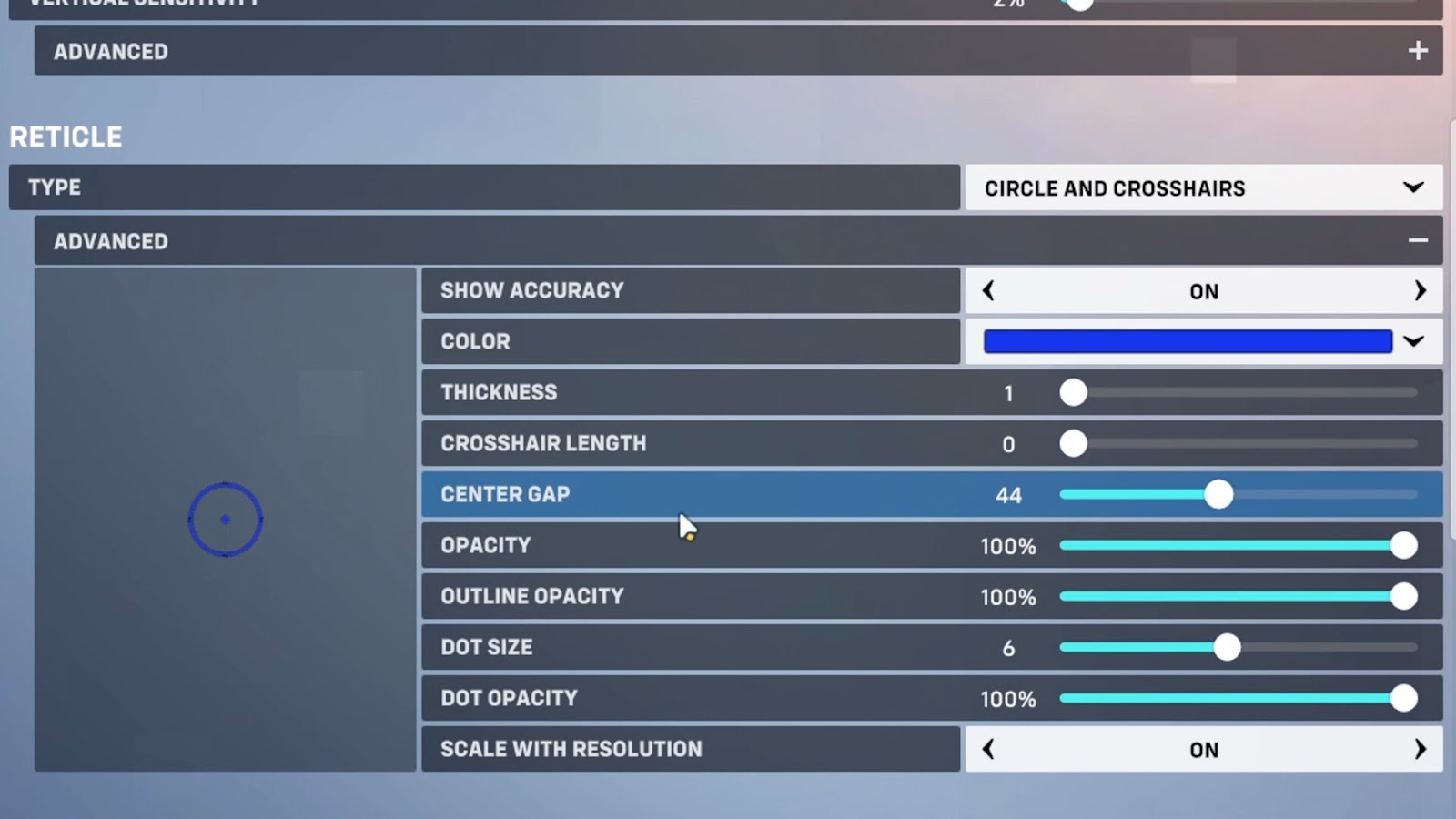Click the Center Gap slider handle
Screen dimensions: 1456x819
[x=1218, y=495]
